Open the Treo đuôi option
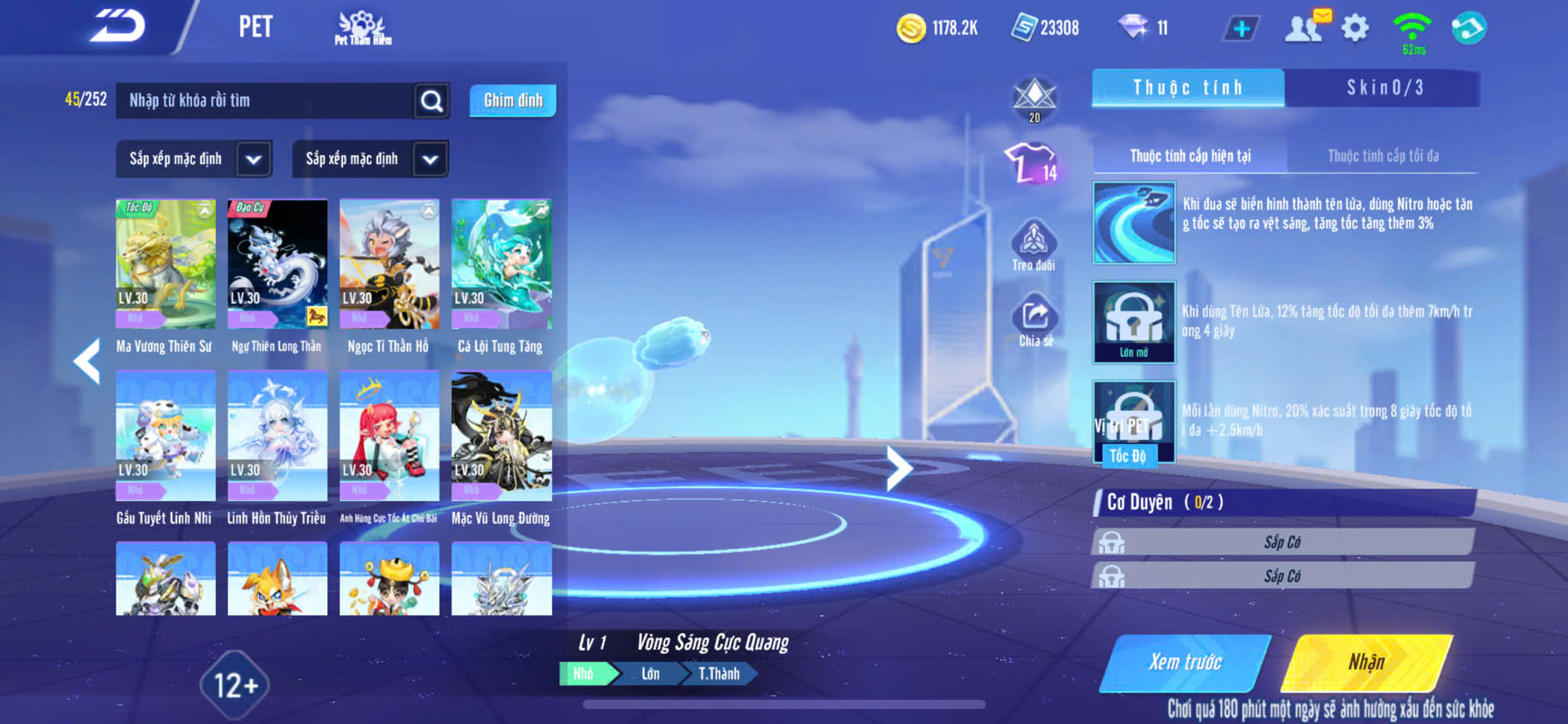1568x724 pixels. 1033,246
